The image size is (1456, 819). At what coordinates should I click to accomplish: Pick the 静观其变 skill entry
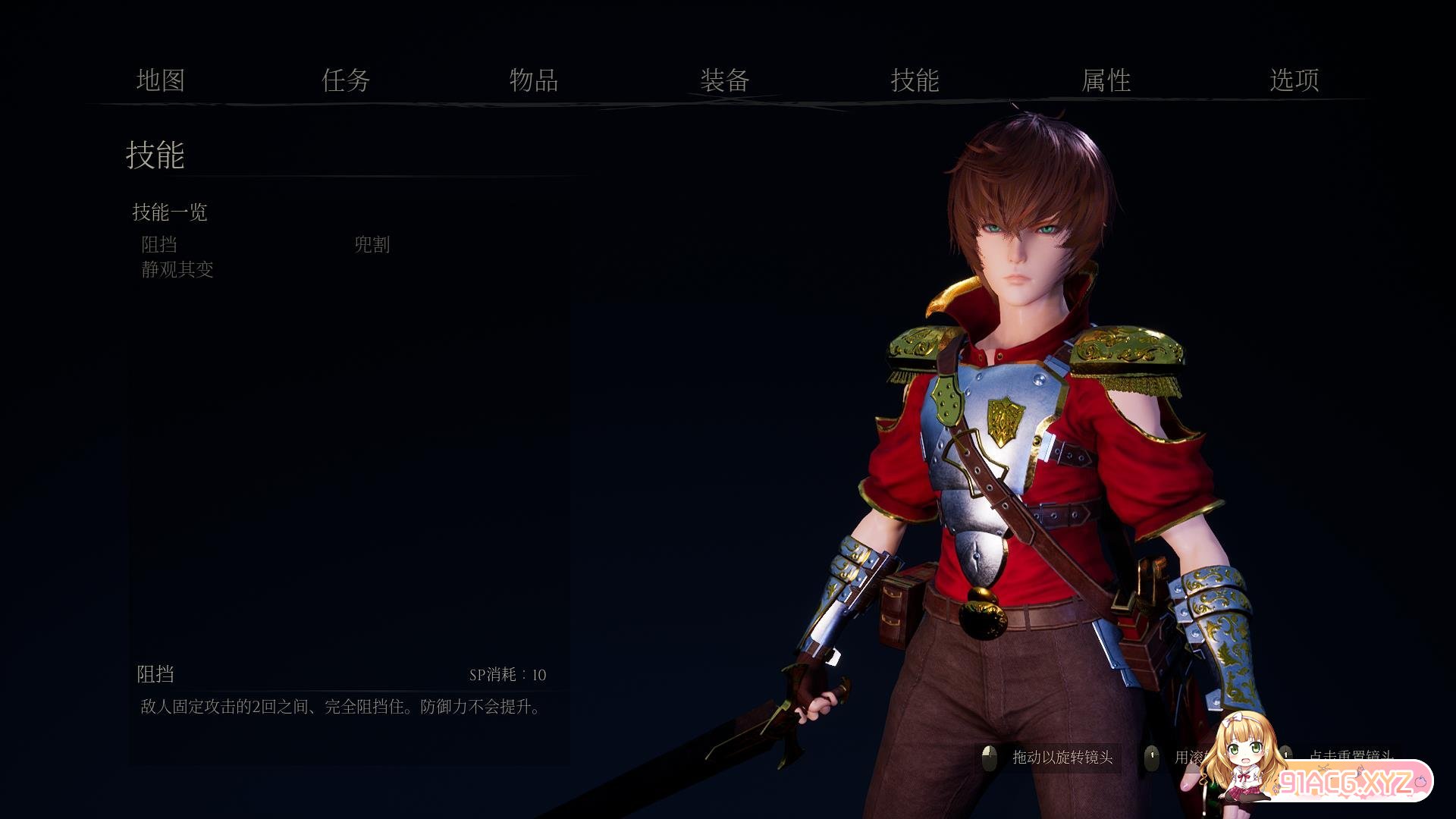point(177,269)
